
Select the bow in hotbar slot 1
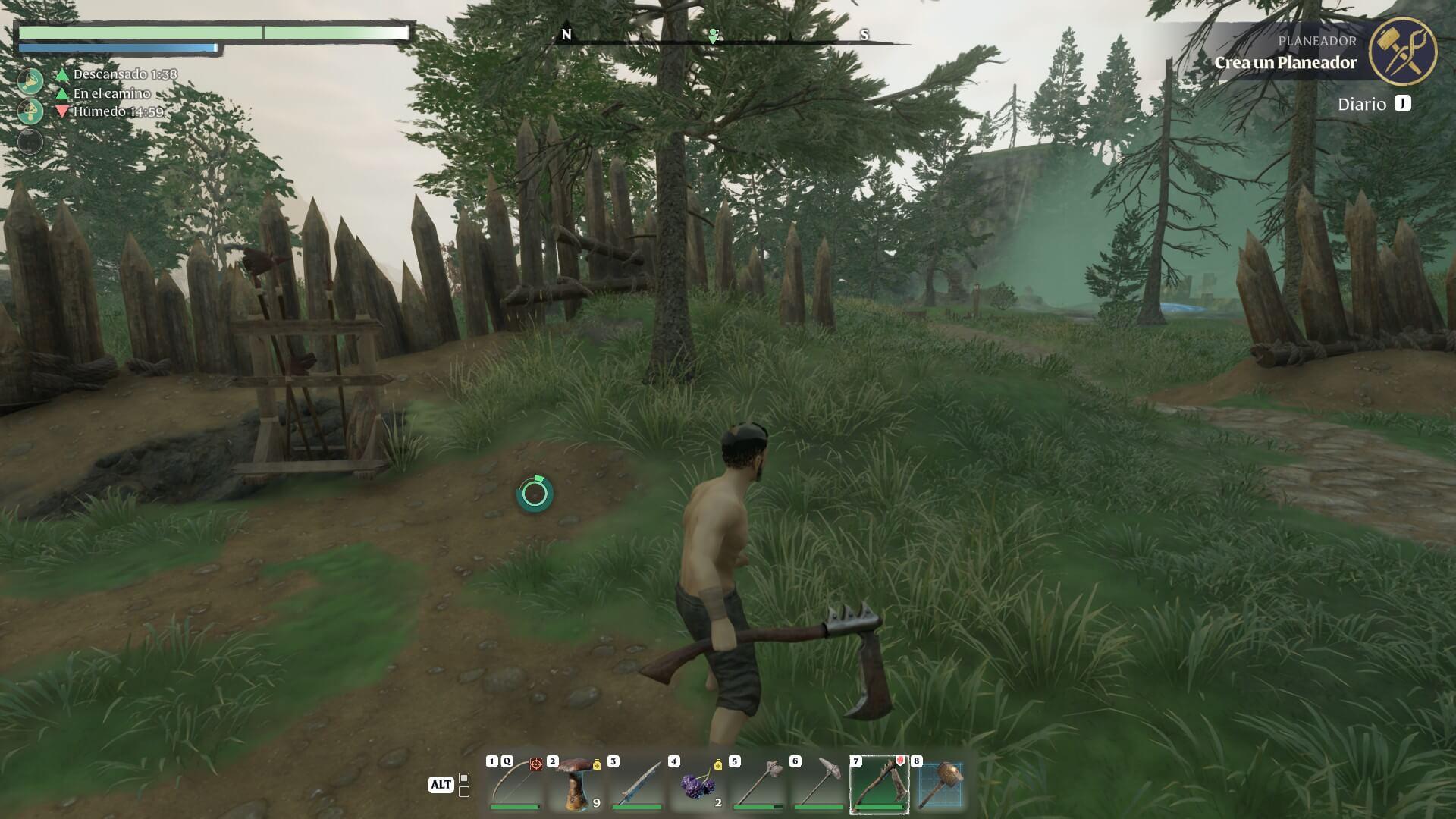[x=516, y=784]
